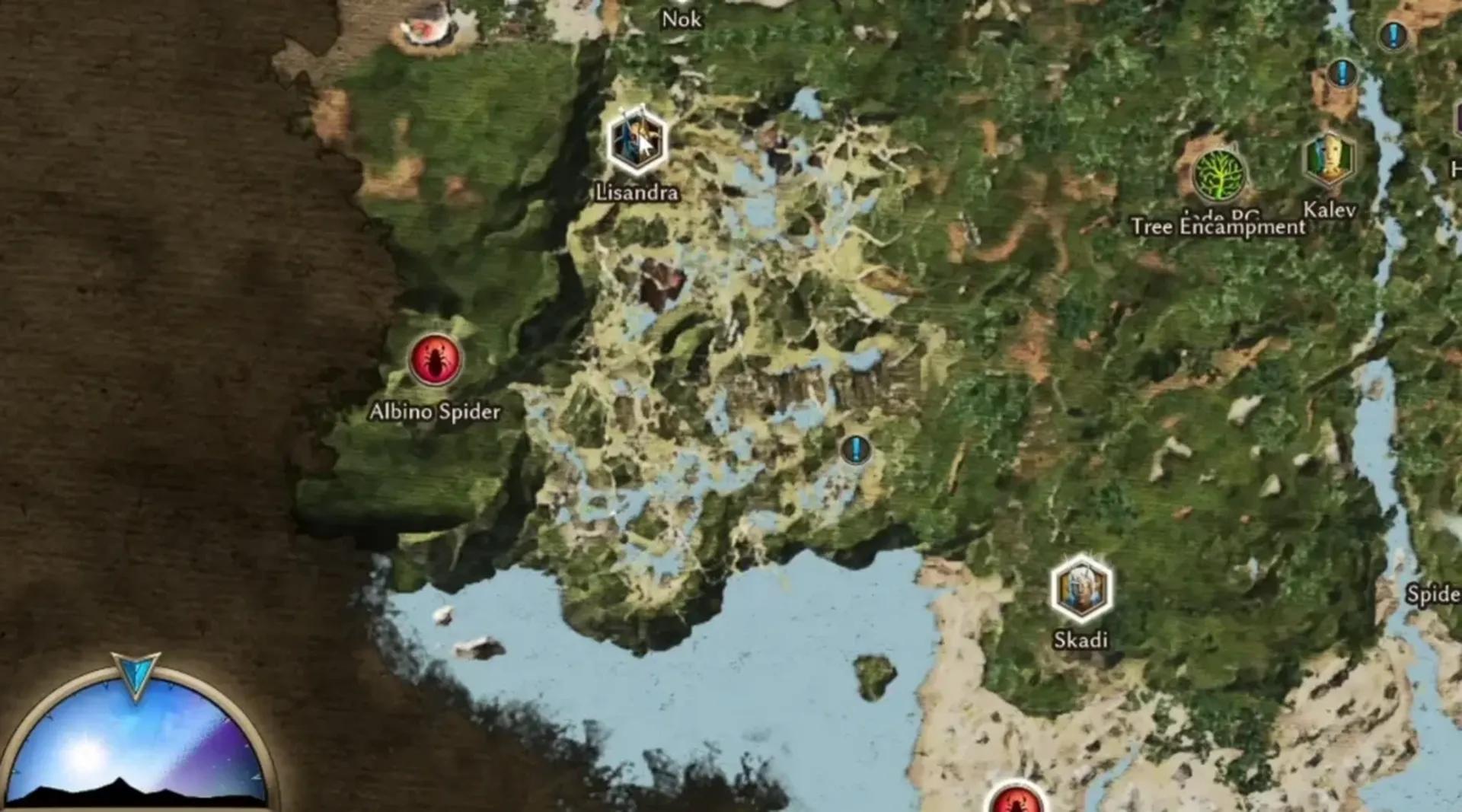Screen dimensions: 1462x812
Task: Click the Tree Encampment green tree icon
Action: [x=1220, y=173]
